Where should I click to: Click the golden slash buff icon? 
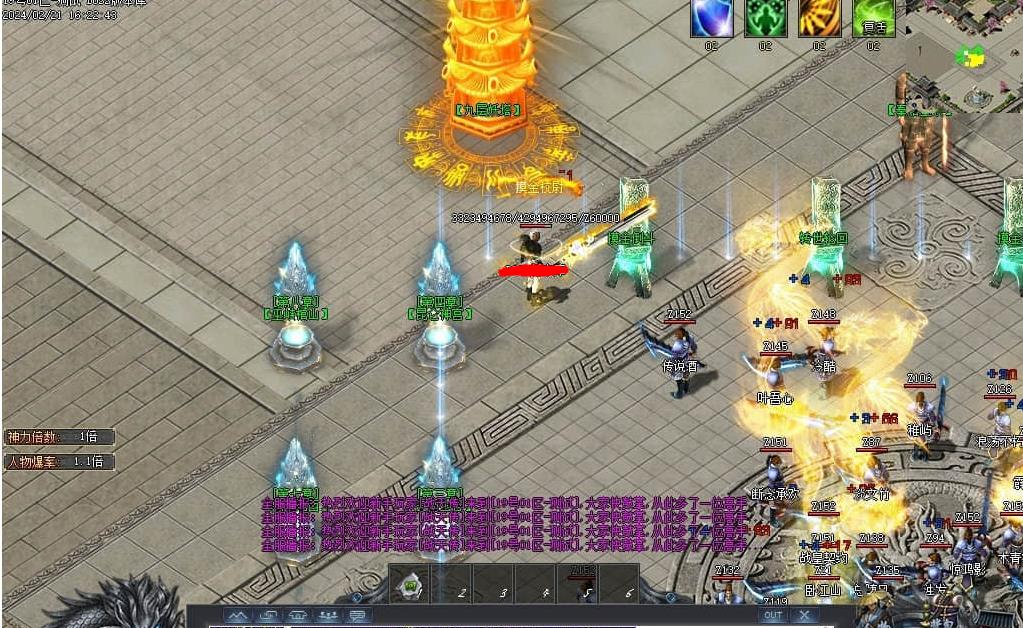pos(820,18)
